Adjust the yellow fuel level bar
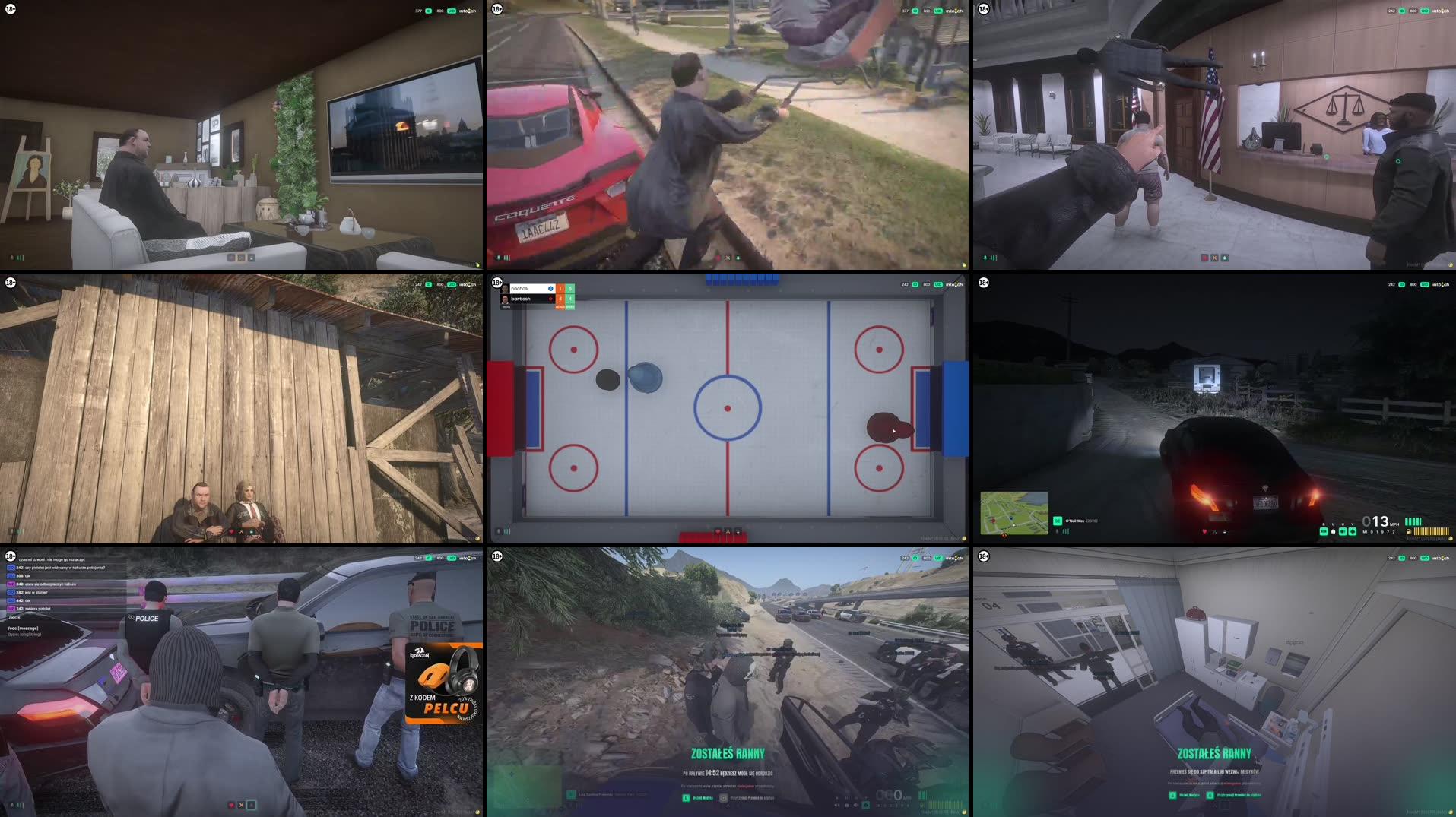Screen dimensions: 1456x817 click(1431, 531)
